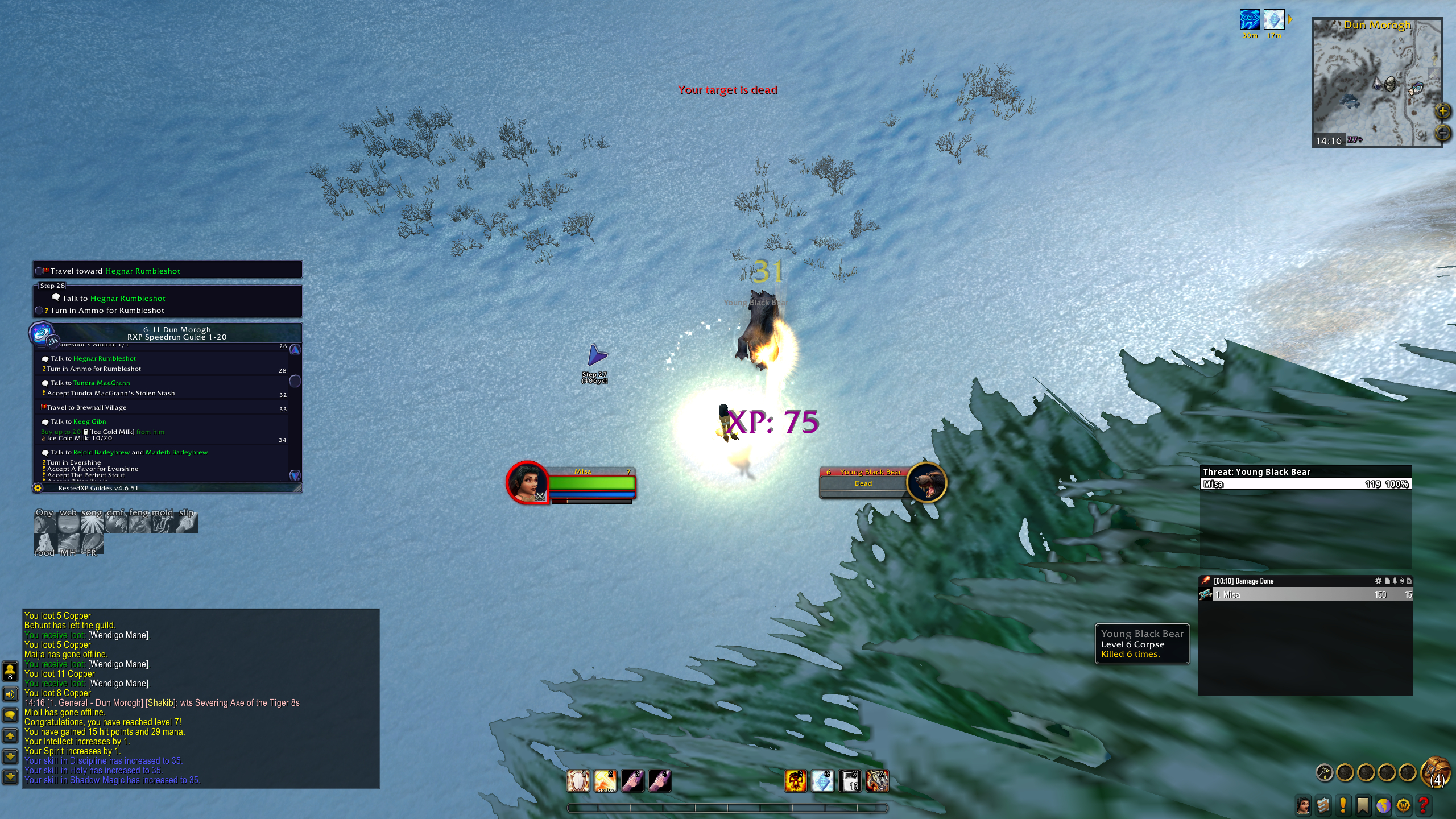Screen dimensions: 1456x819
Task: Activate the flaming skull ability
Action: (x=795, y=781)
